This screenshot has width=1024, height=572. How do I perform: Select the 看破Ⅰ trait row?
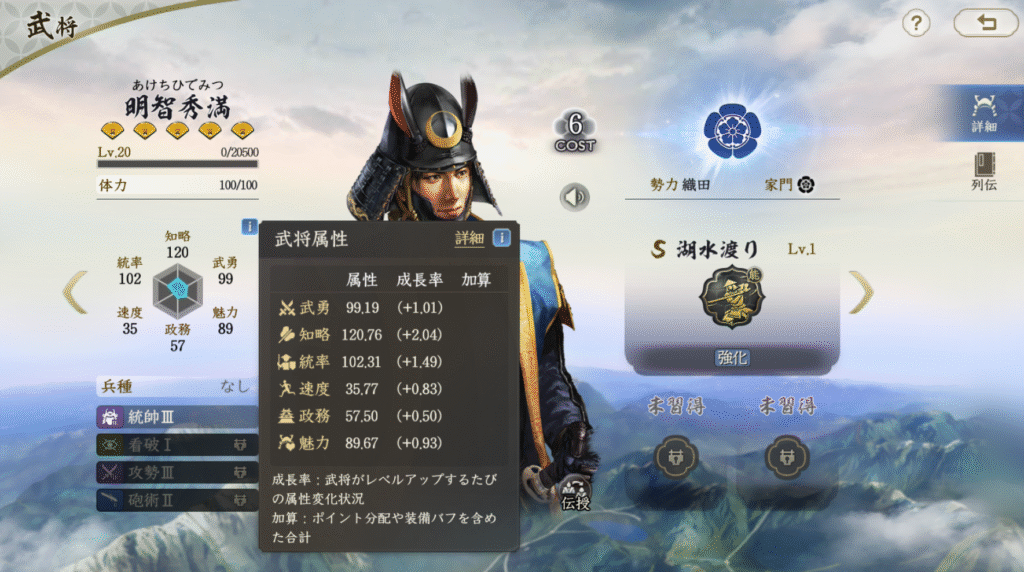point(177,444)
